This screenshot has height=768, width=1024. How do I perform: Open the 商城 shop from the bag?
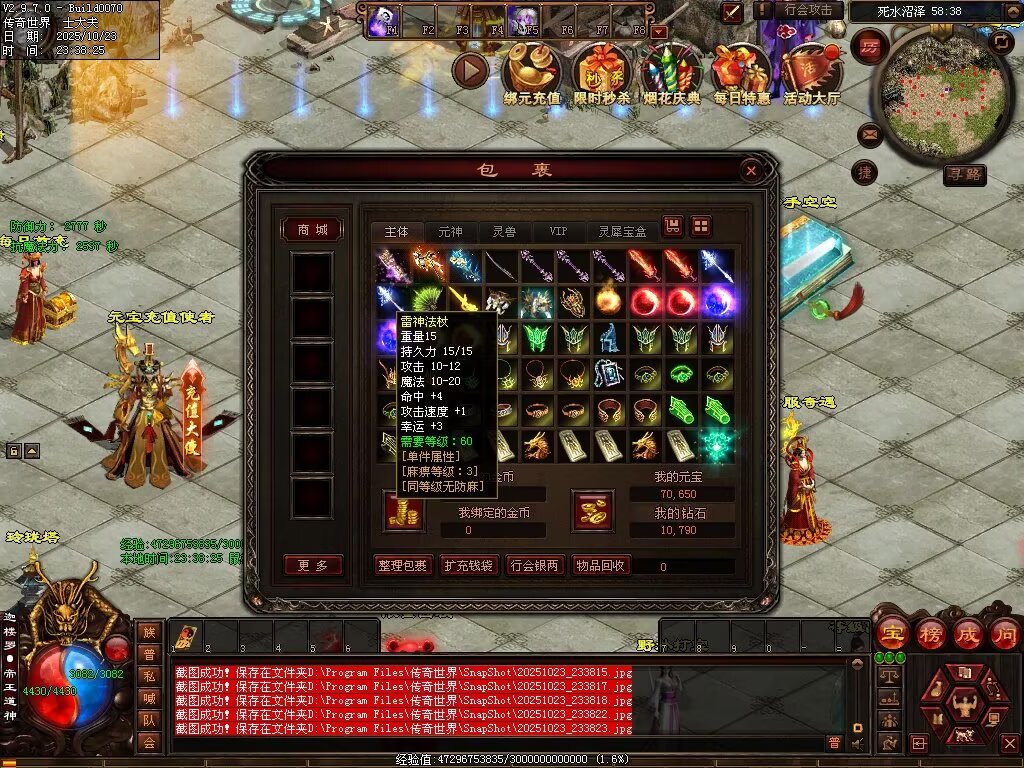coord(312,229)
